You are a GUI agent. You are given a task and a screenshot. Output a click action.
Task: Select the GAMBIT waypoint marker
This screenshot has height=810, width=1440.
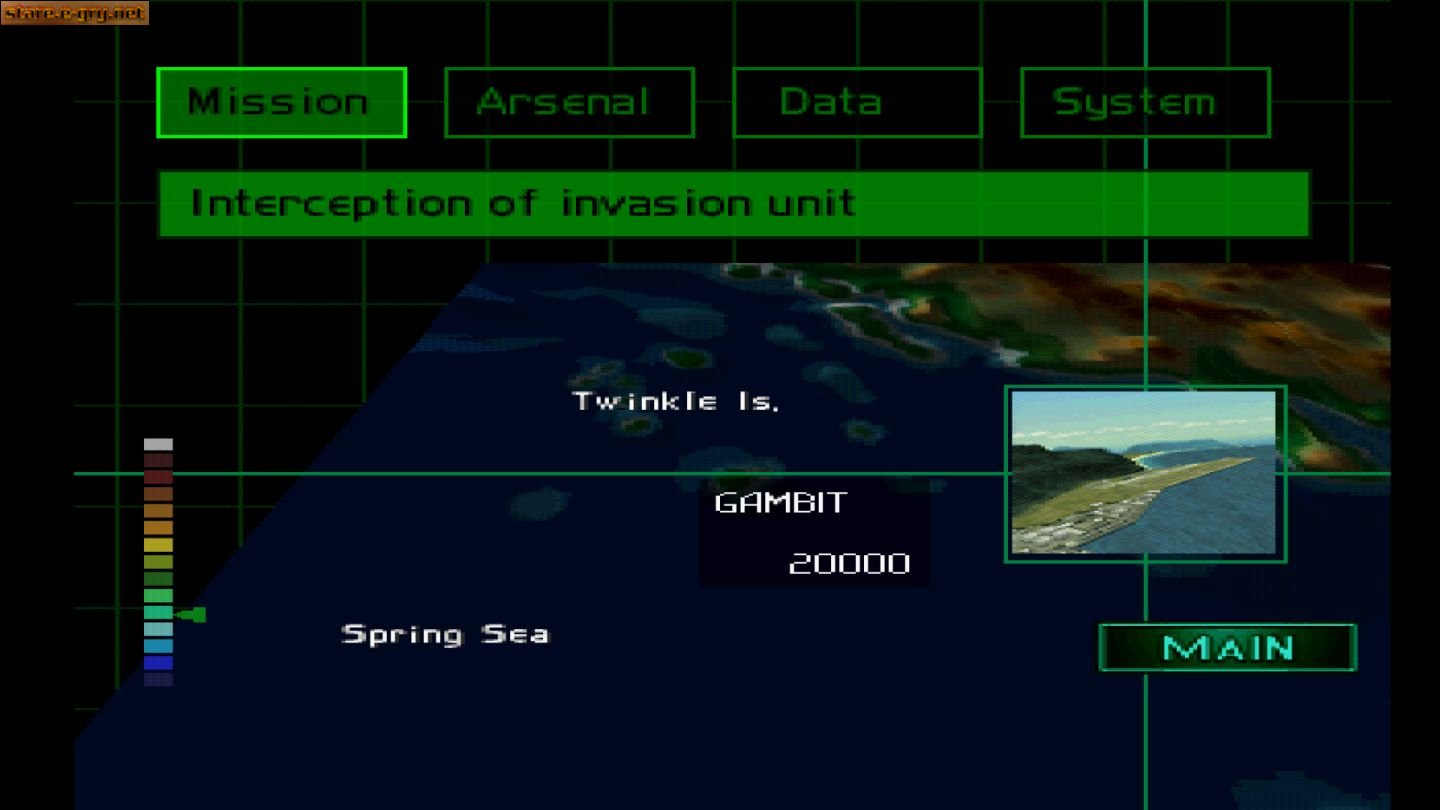coord(779,503)
